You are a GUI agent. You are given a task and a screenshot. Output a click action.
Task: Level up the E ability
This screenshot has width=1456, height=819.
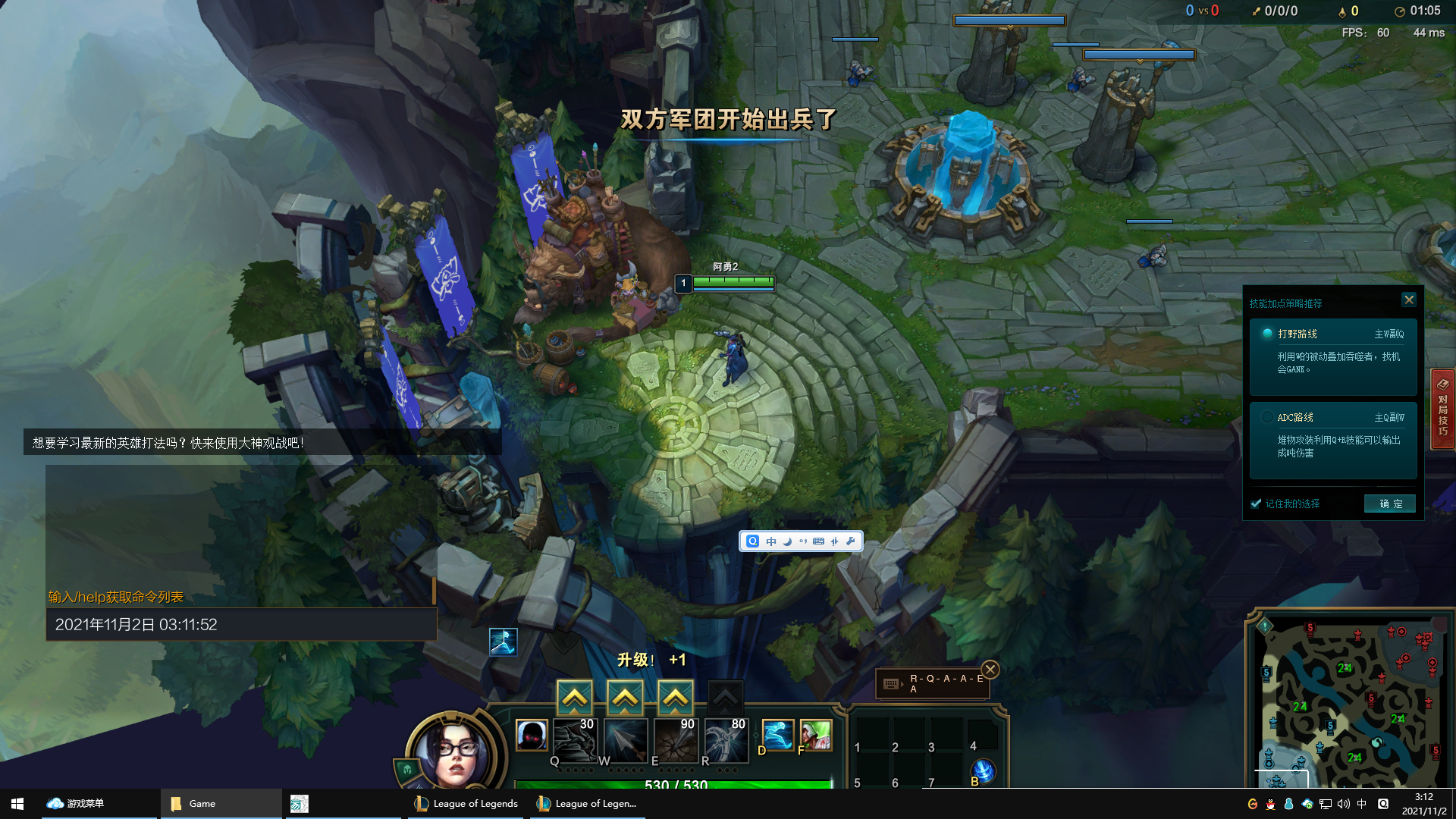coord(675,697)
